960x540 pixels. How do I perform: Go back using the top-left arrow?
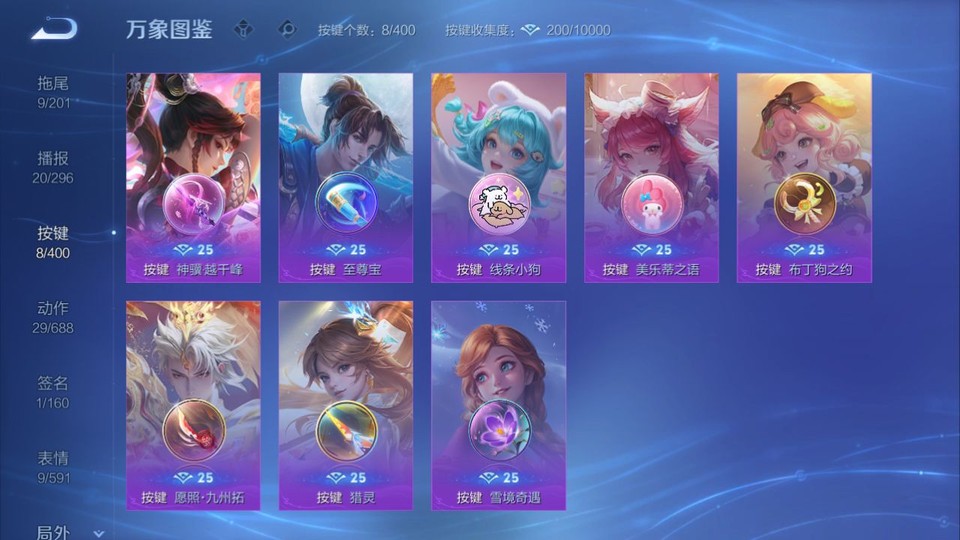(x=54, y=30)
